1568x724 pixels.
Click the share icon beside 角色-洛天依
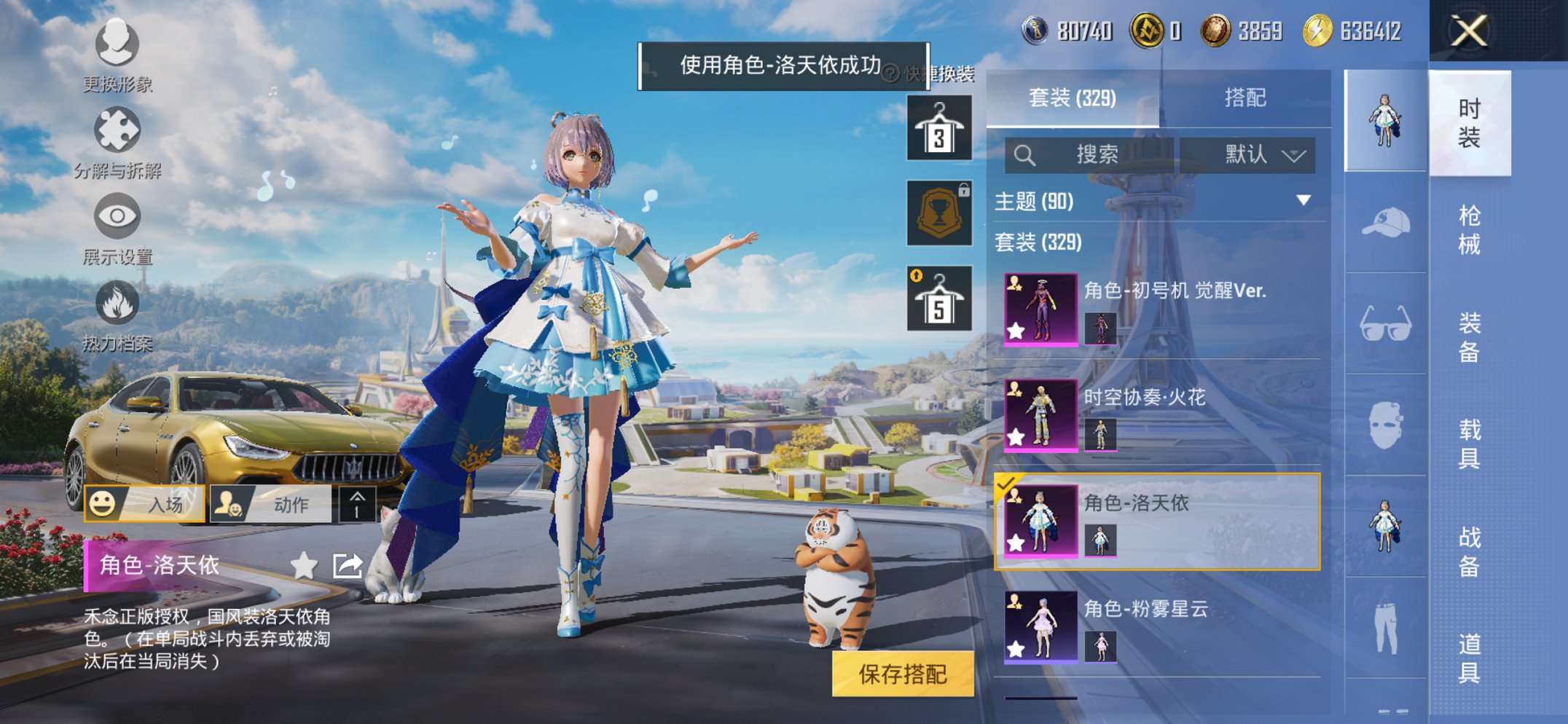click(x=348, y=564)
